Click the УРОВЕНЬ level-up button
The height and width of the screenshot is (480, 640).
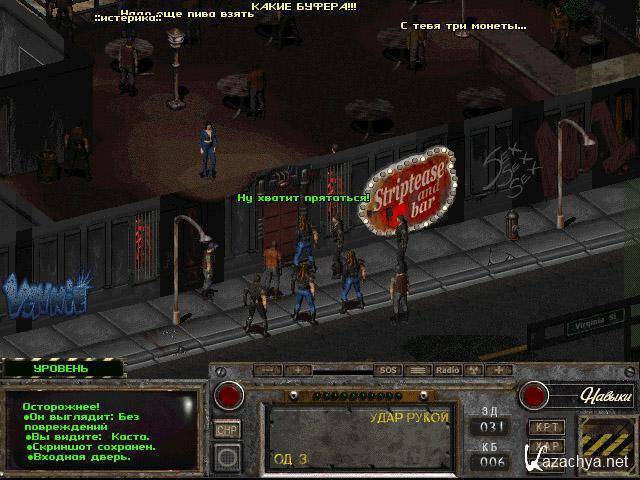pos(61,368)
